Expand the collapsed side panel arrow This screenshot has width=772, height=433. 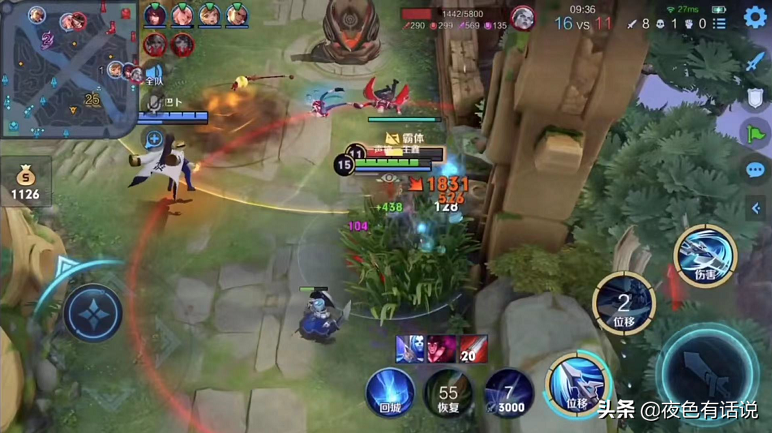click(756, 208)
